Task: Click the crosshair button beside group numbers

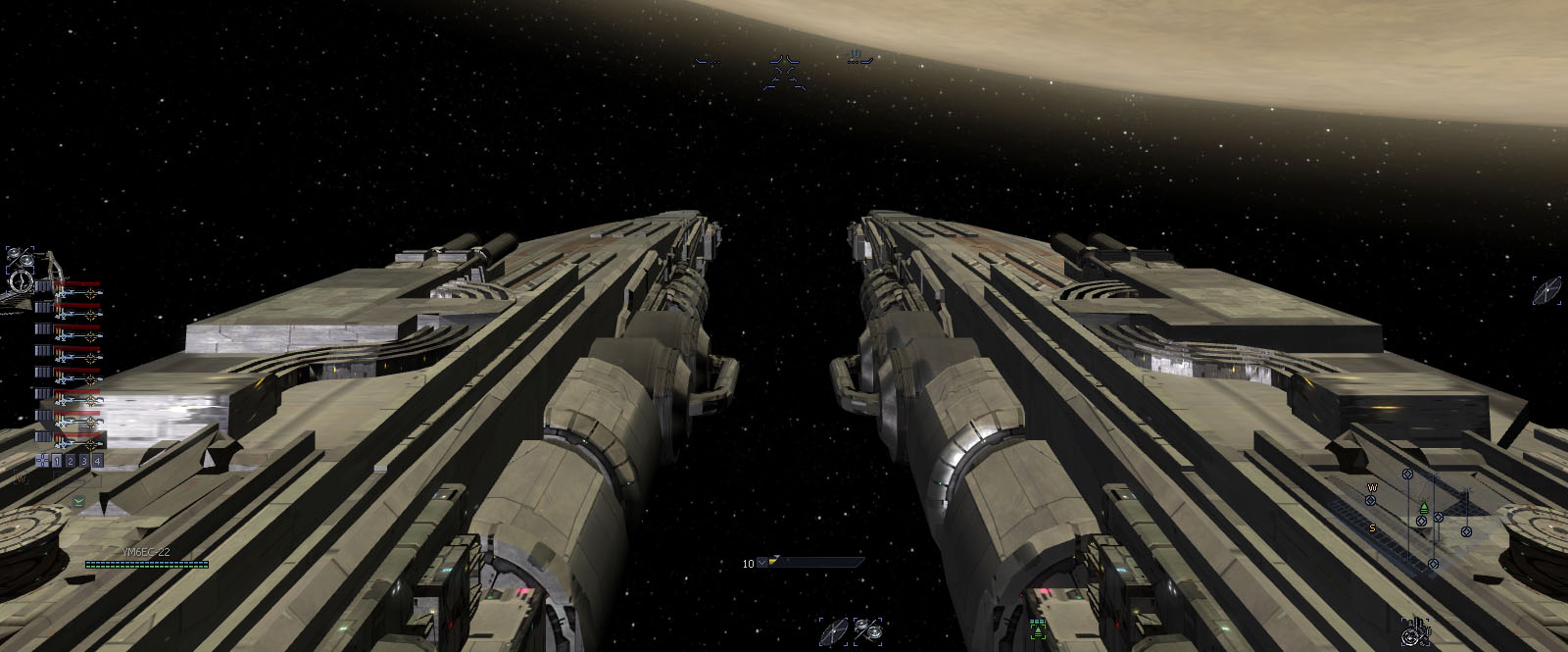Action: 42,461
